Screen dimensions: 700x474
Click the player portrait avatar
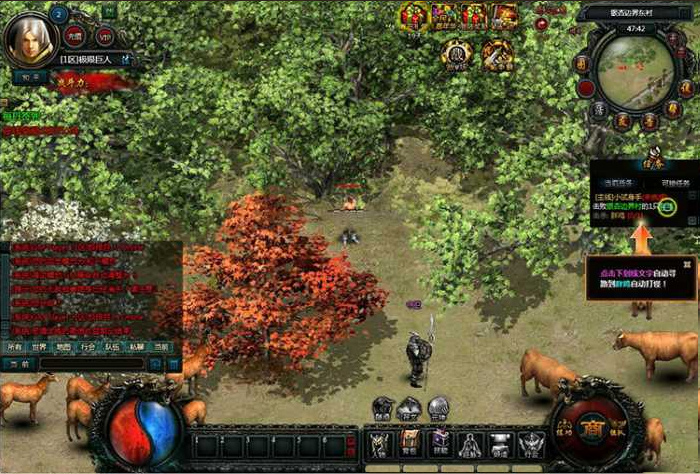(28, 37)
